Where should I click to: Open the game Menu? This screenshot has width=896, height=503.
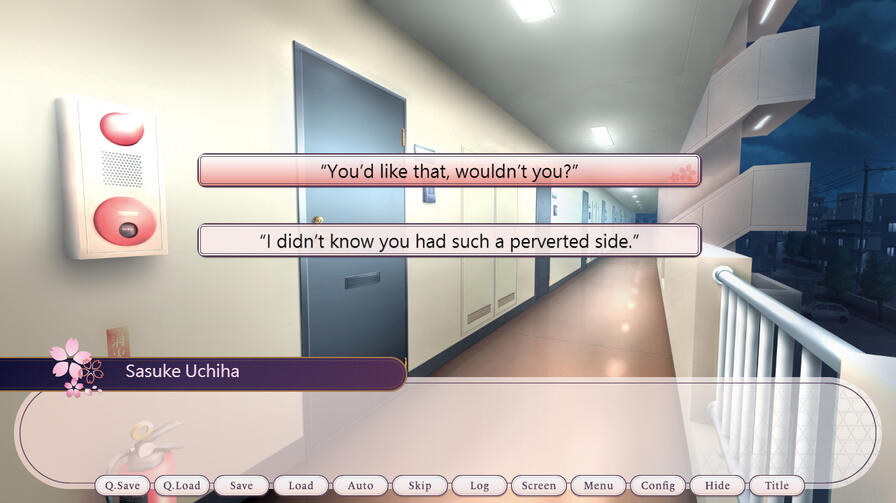point(598,486)
